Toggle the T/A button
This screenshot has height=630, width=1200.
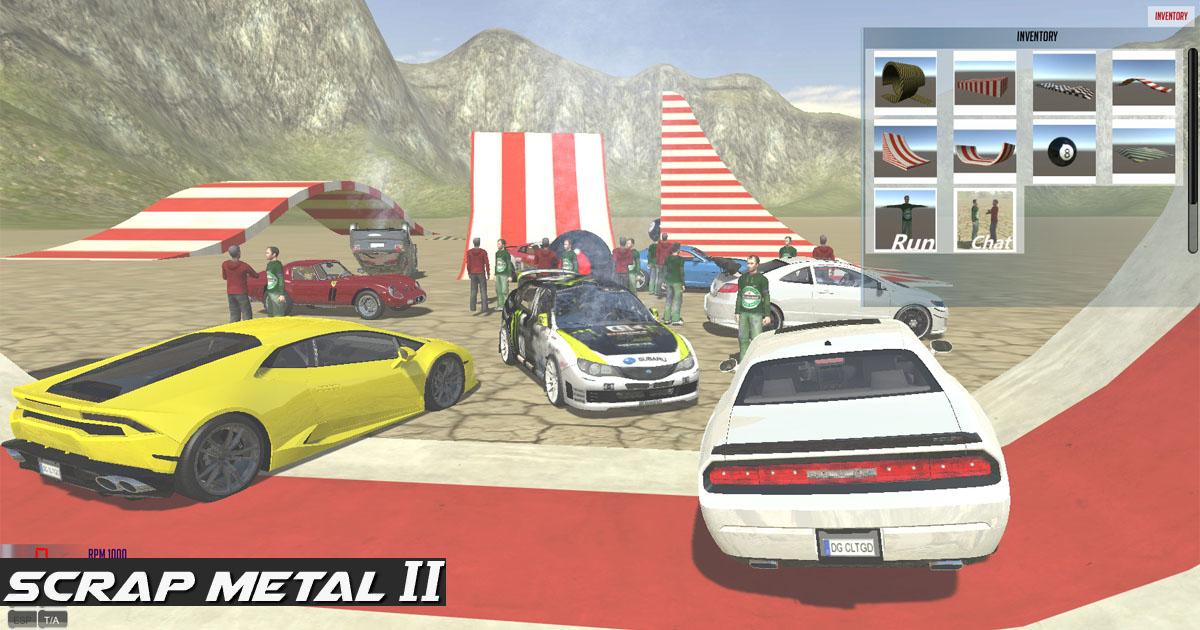(x=53, y=620)
